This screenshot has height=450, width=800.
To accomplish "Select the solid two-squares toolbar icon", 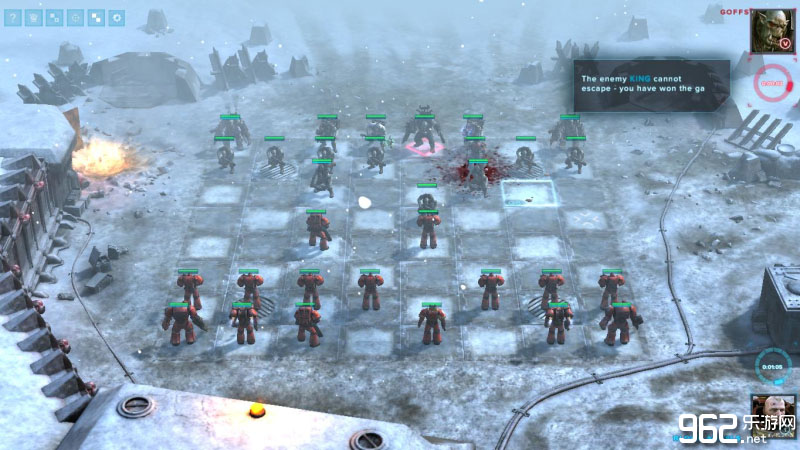I will (96, 17).
